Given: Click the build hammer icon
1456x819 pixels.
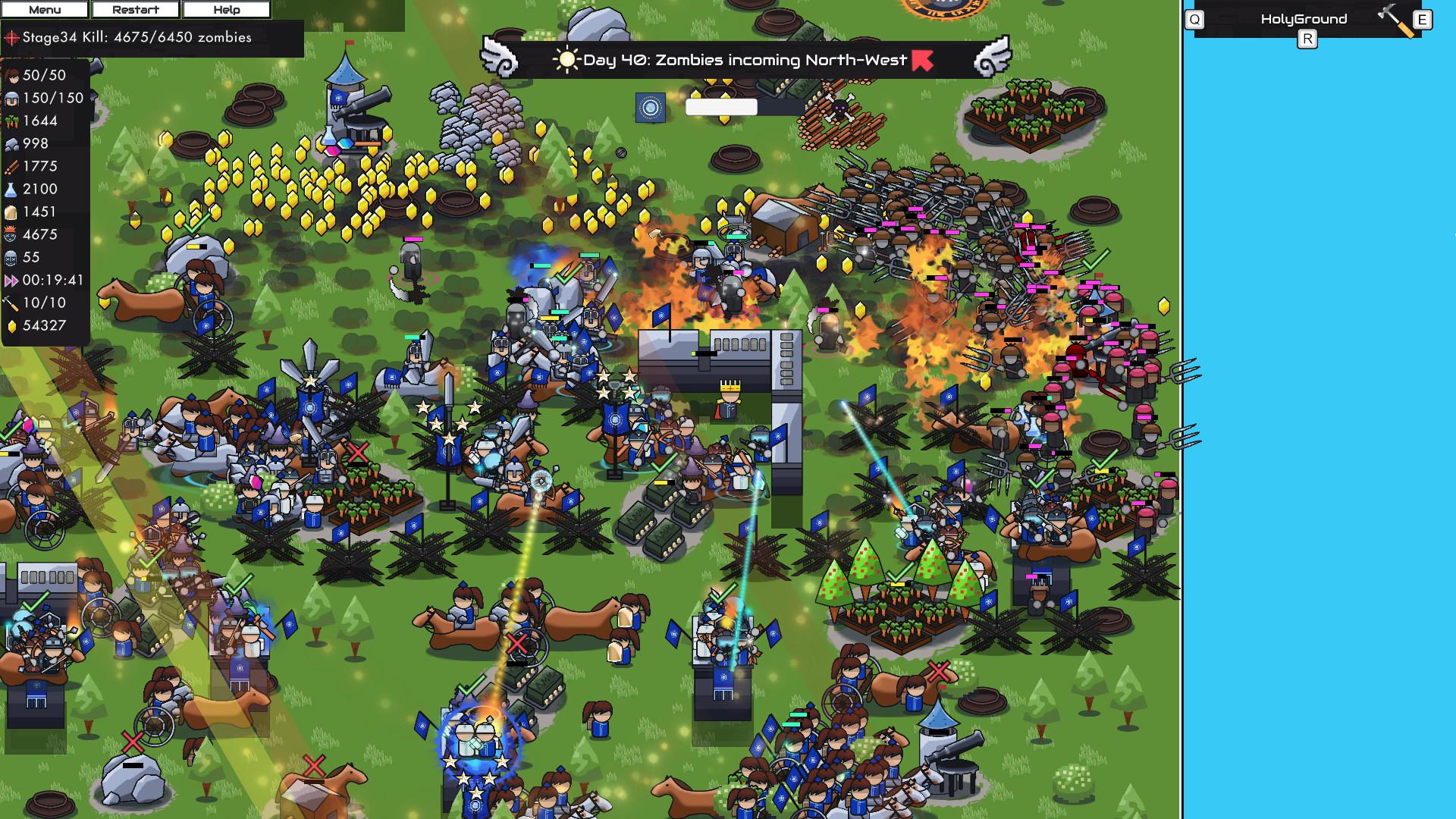Looking at the screenshot, I should point(1395,20).
